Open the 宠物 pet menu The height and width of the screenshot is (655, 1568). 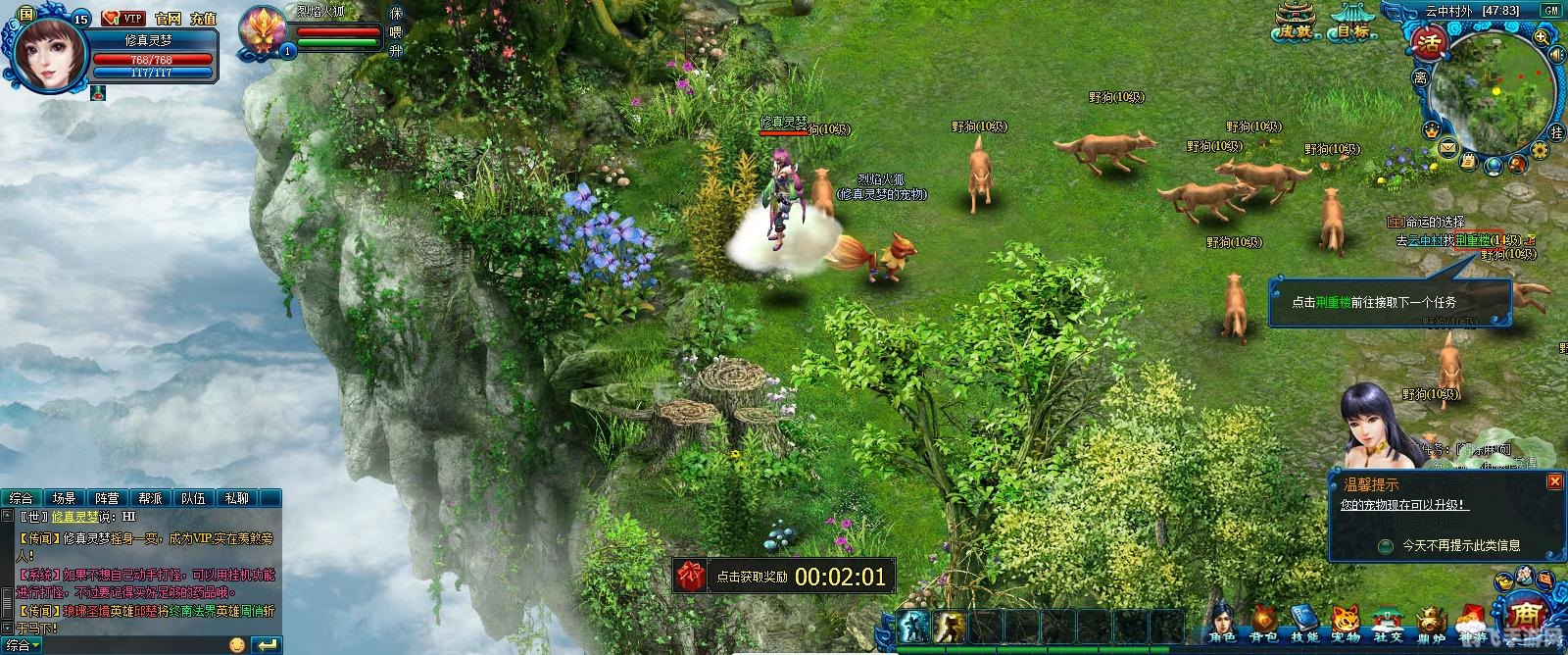pos(1347,624)
